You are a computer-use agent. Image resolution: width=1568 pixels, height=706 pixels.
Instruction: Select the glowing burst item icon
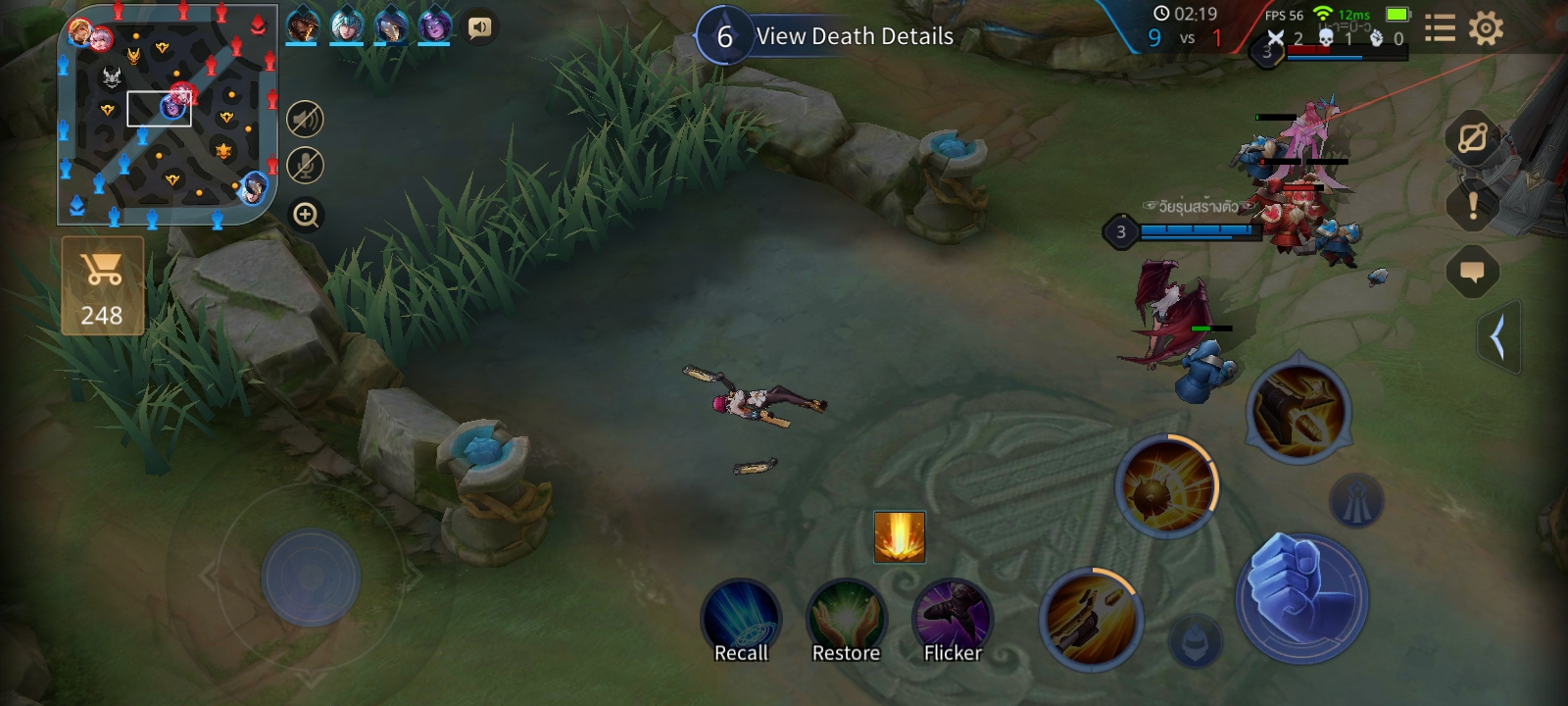pyautogui.click(x=900, y=537)
